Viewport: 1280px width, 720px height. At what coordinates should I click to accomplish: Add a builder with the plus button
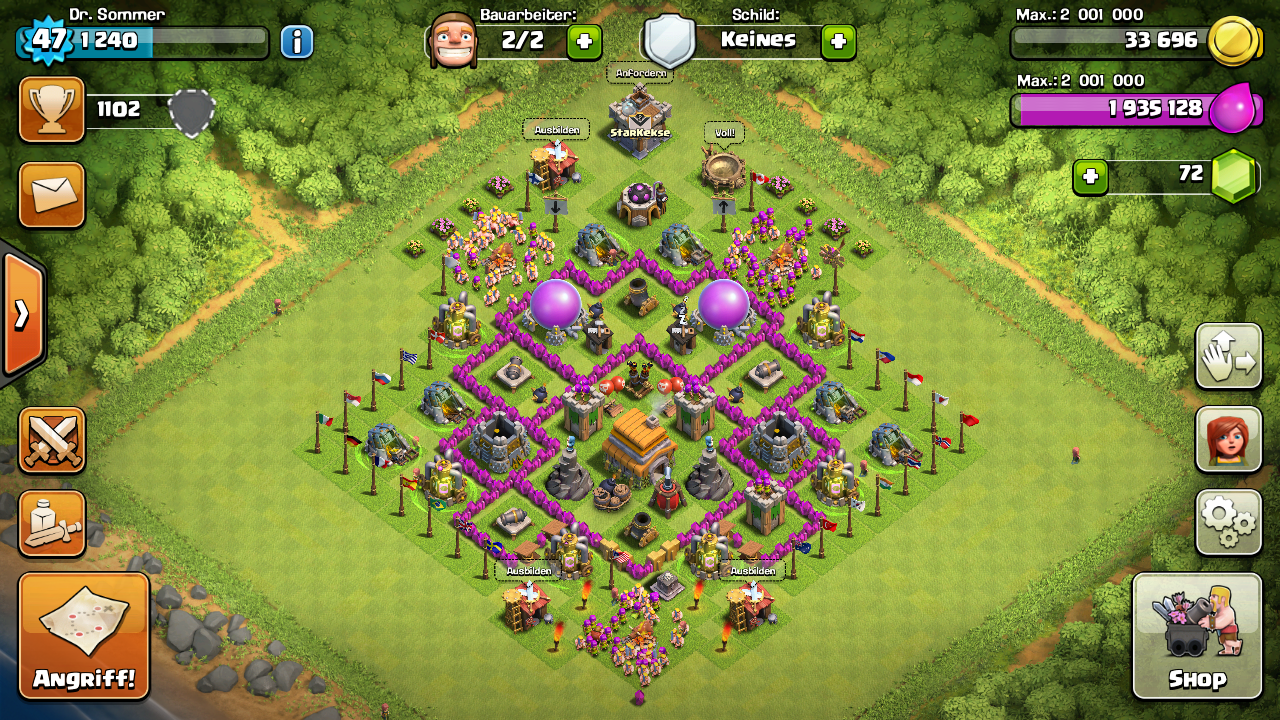pyautogui.click(x=585, y=41)
